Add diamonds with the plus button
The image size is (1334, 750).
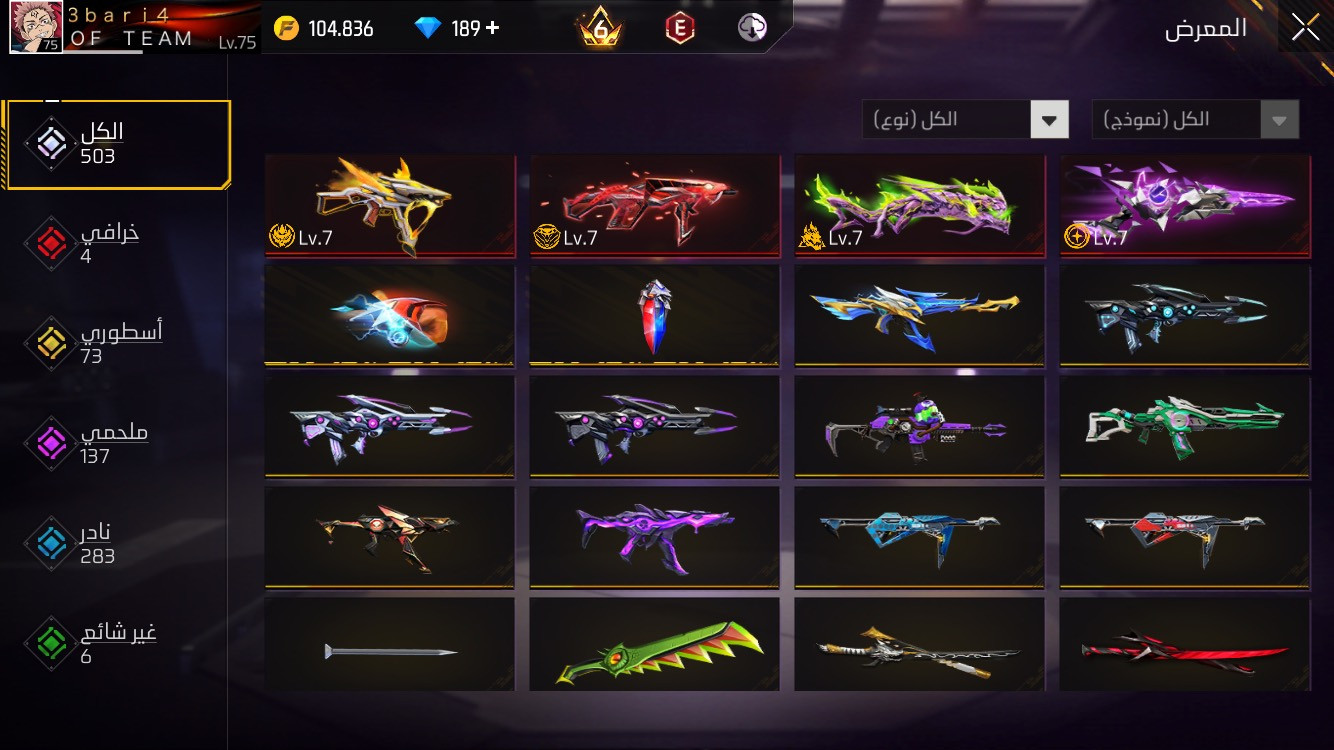(492, 28)
